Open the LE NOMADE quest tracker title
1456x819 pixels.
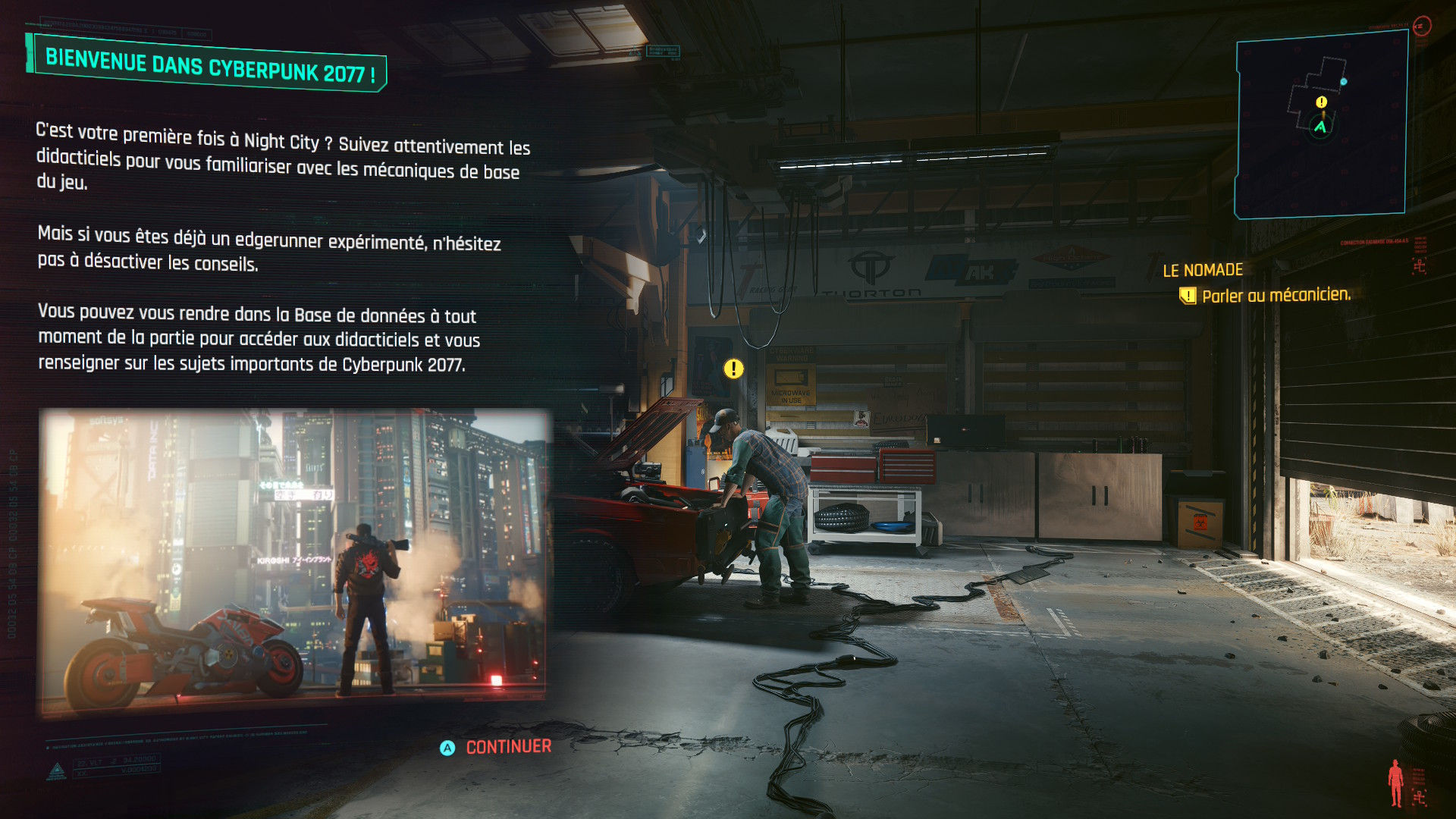pyautogui.click(x=1203, y=270)
